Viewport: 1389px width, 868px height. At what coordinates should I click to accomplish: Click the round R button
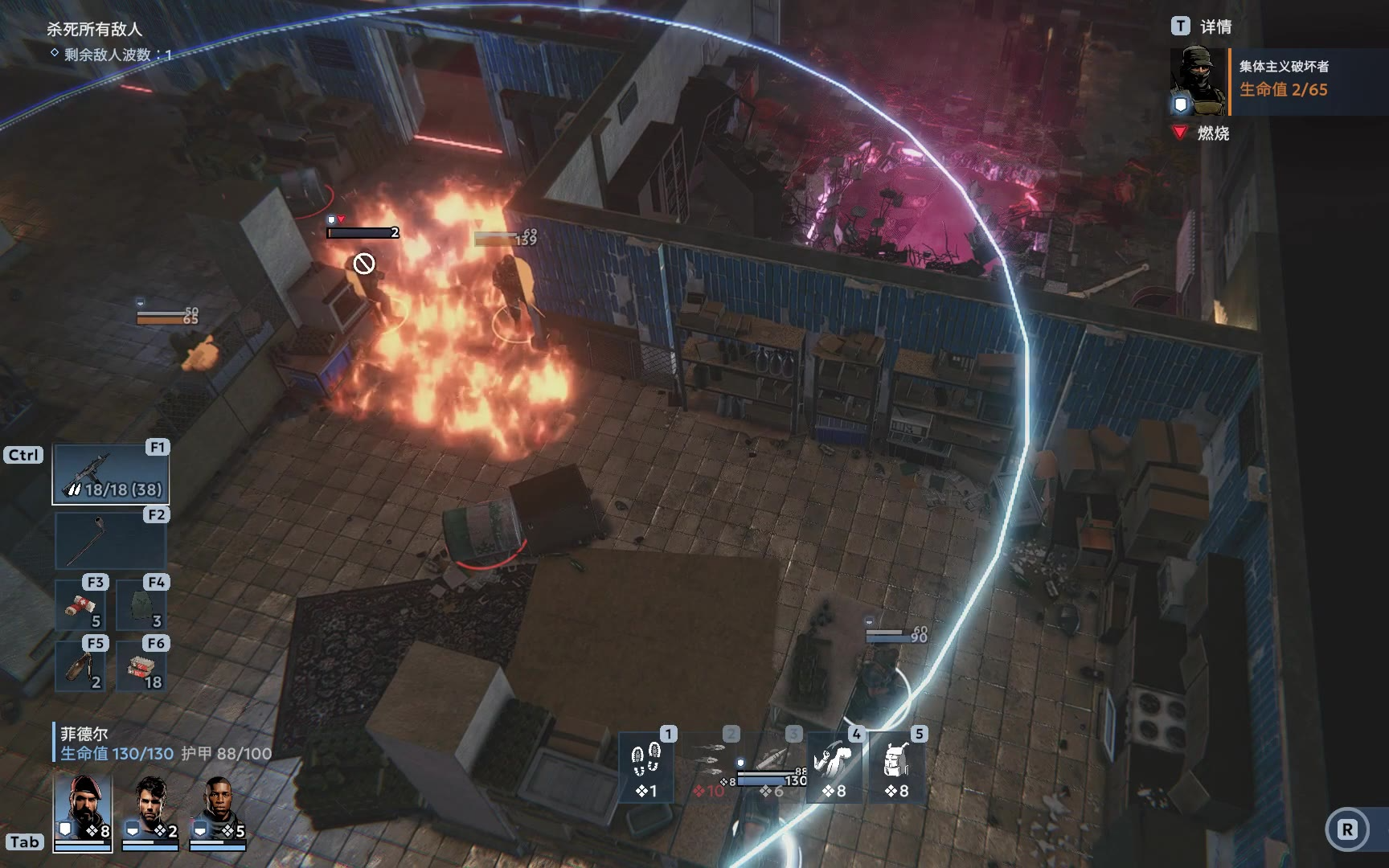(1347, 829)
